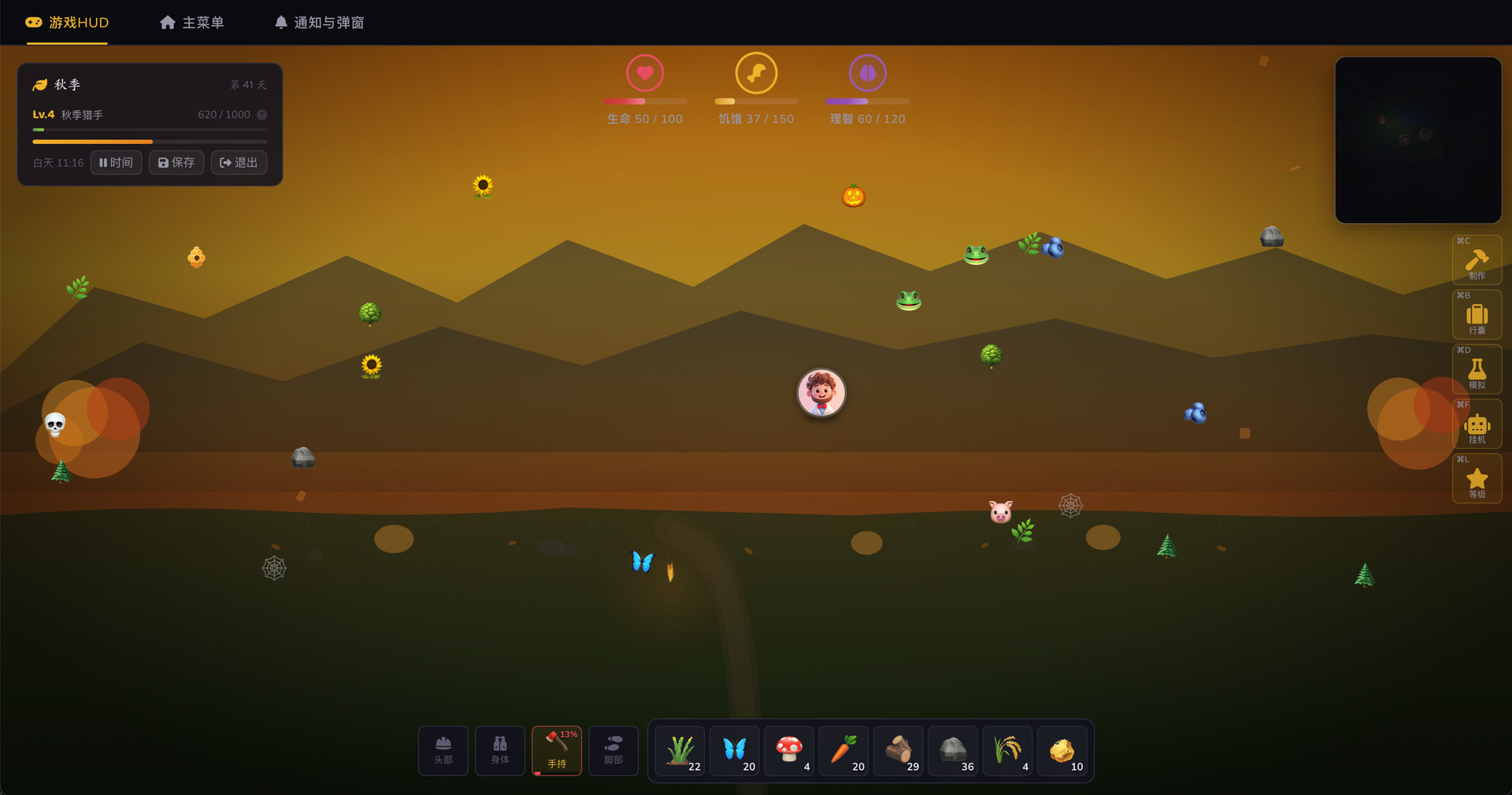Switch to the 主菜单 tab
The image size is (1512, 795).
coord(192,23)
